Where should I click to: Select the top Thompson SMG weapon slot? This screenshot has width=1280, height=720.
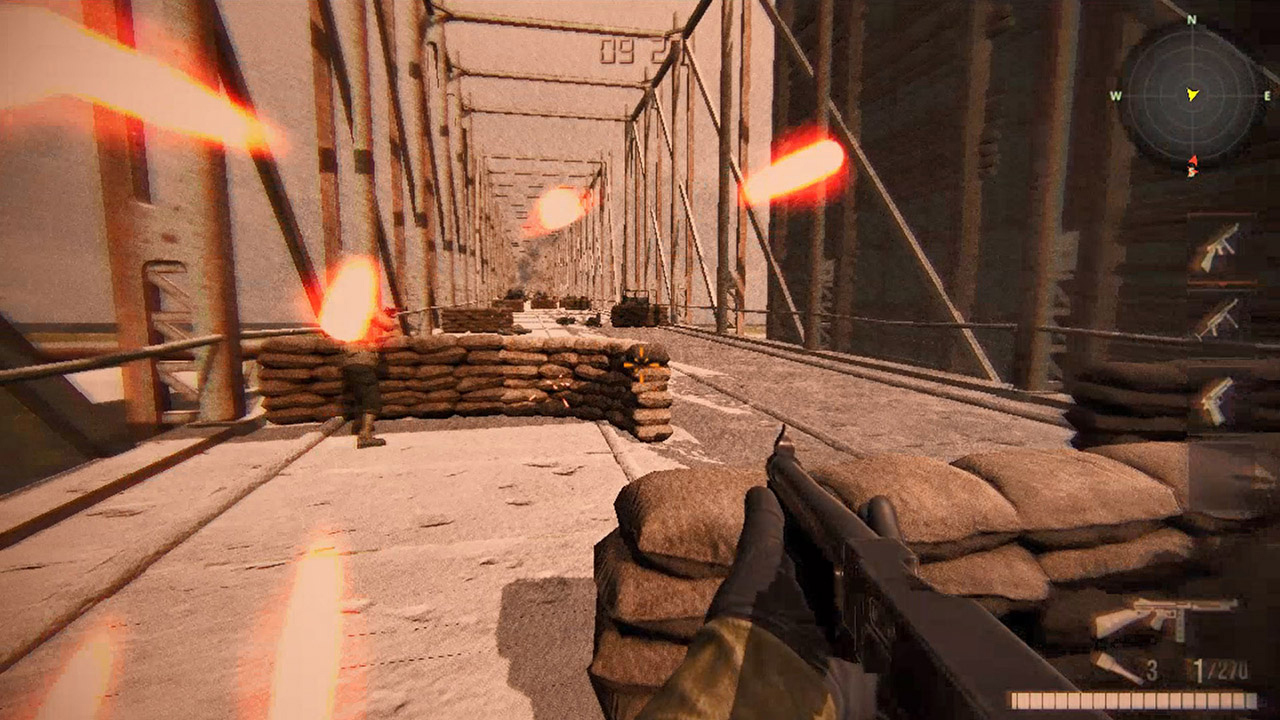pos(1217,248)
